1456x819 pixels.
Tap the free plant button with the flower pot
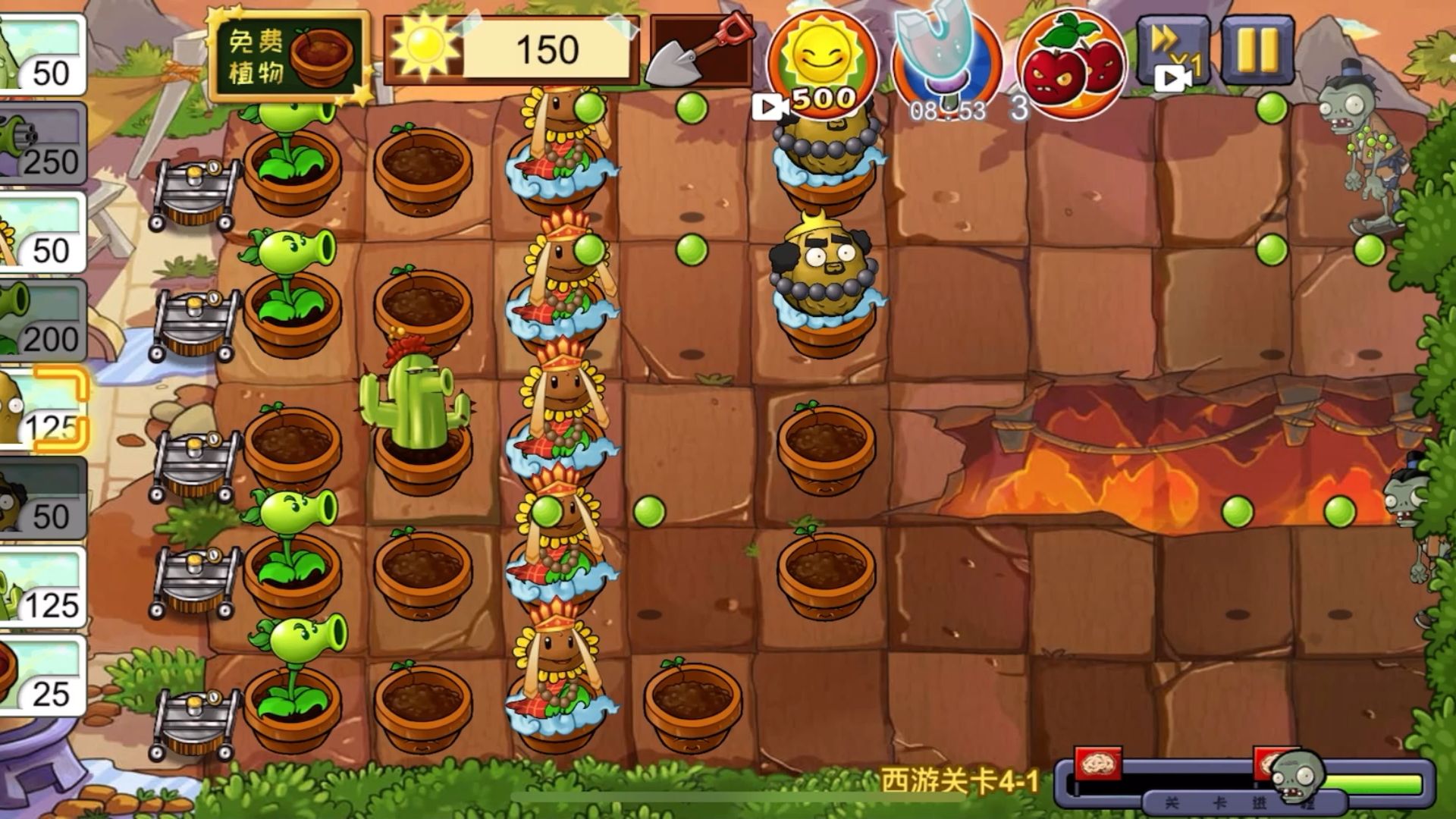289,56
